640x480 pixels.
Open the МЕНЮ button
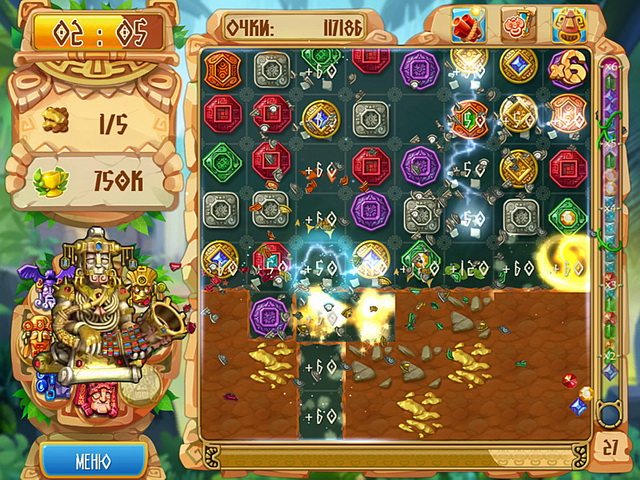[93, 462]
